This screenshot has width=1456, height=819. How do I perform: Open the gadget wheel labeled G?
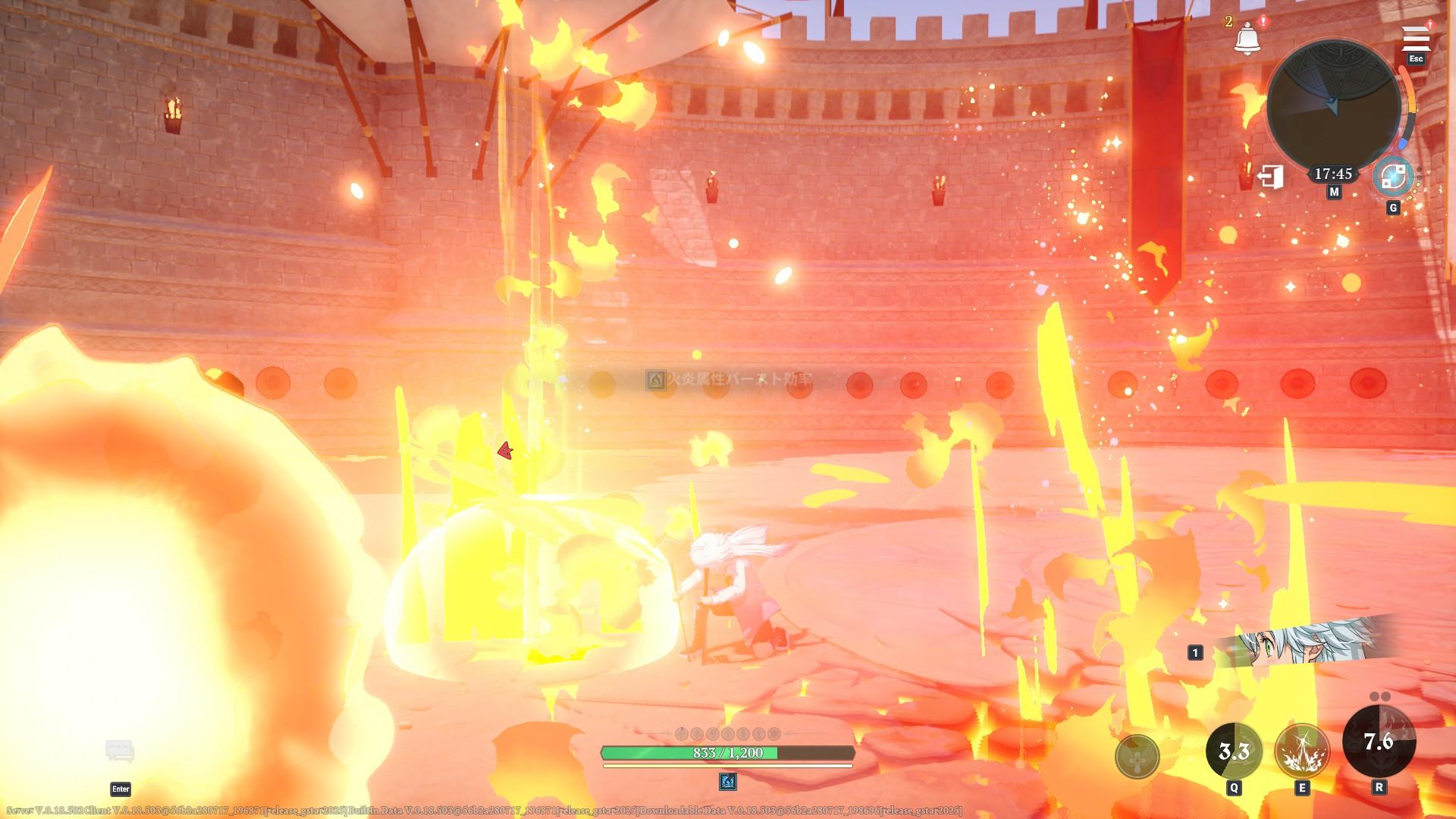(x=1394, y=177)
